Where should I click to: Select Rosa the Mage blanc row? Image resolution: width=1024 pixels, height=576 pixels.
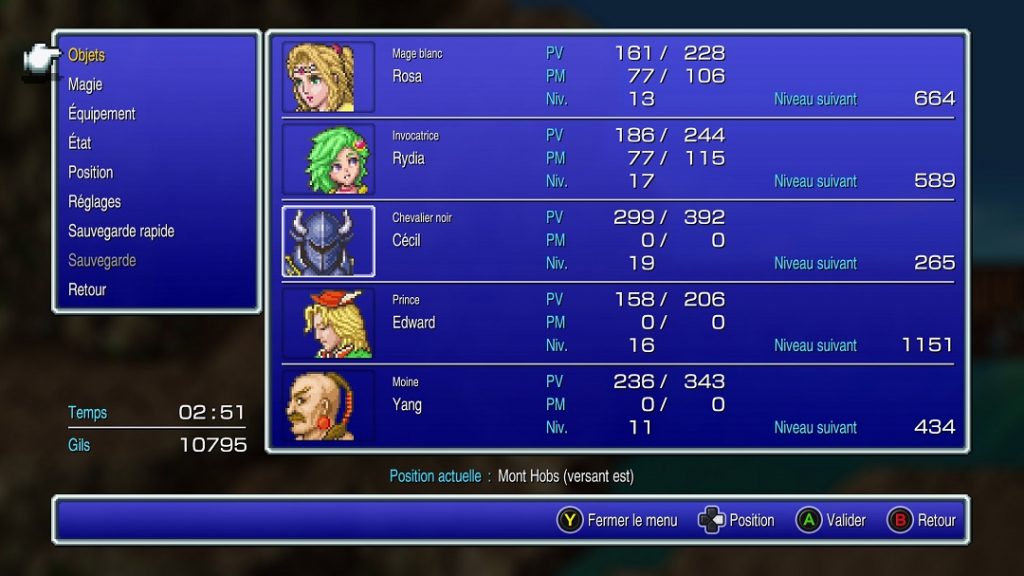617,76
